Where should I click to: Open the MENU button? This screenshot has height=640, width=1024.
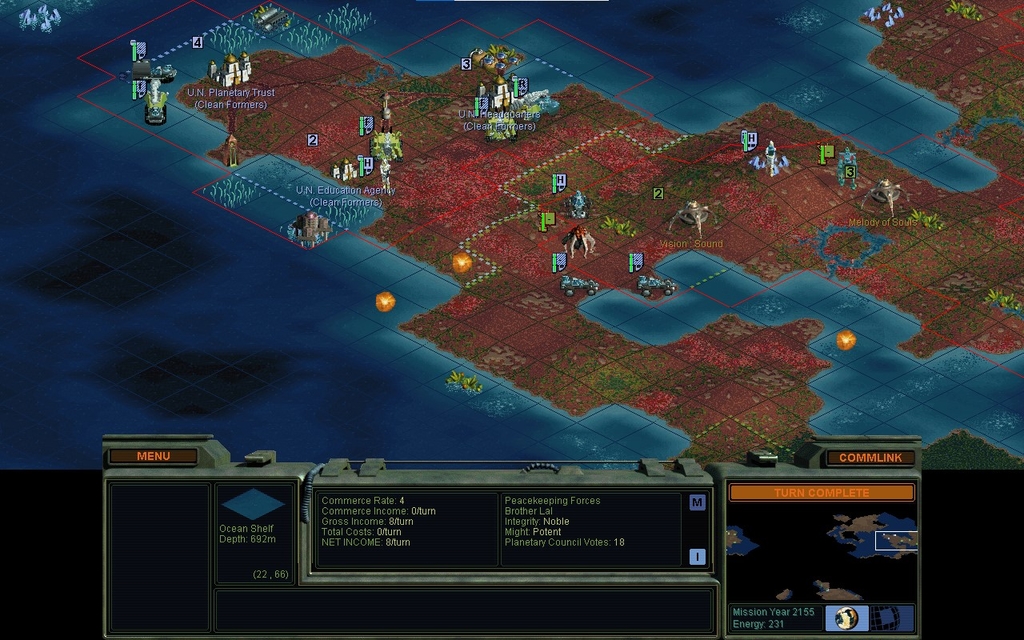pyautogui.click(x=153, y=456)
